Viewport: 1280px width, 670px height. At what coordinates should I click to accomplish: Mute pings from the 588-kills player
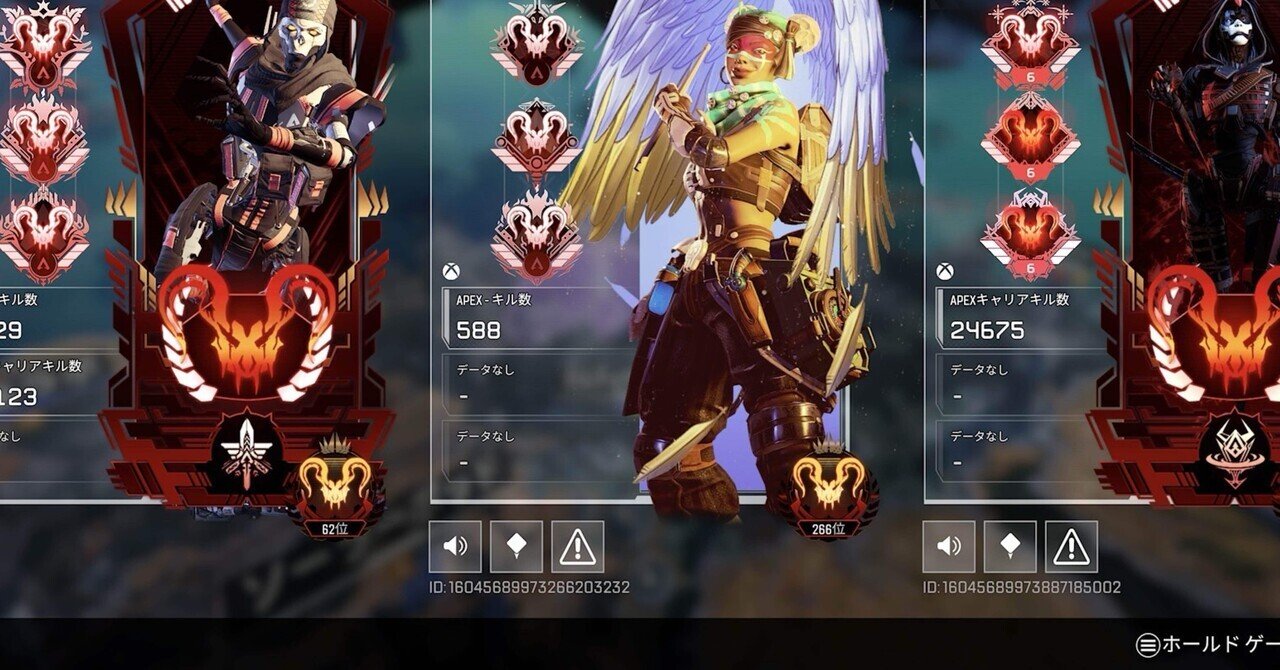click(516, 547)
